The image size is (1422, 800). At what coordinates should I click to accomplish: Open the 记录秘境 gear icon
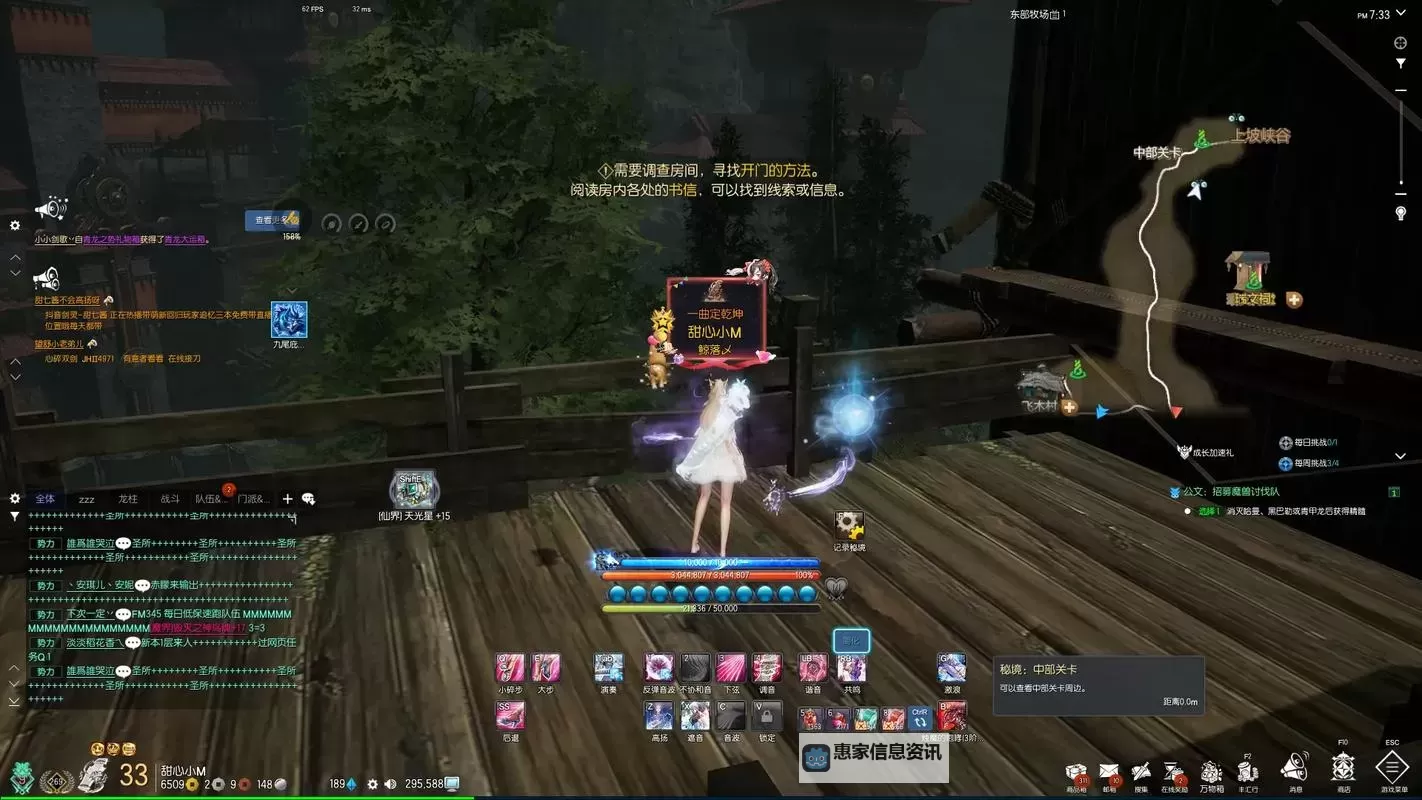click(849, 526)
